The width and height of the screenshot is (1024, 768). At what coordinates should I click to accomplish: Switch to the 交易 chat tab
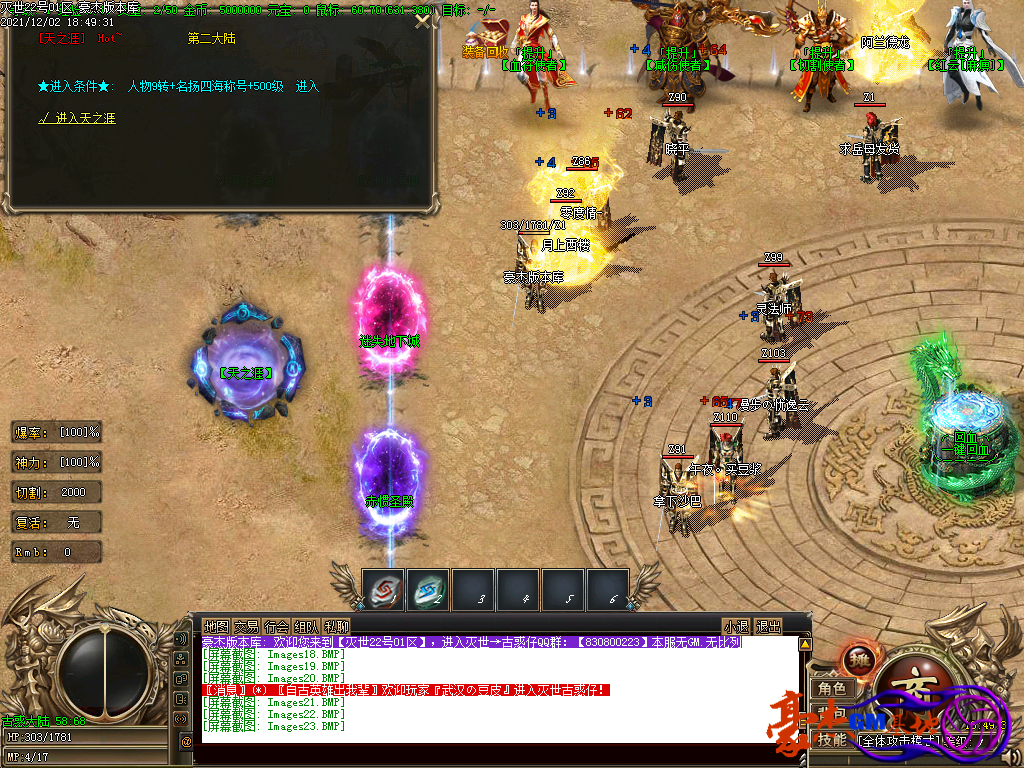246,627
